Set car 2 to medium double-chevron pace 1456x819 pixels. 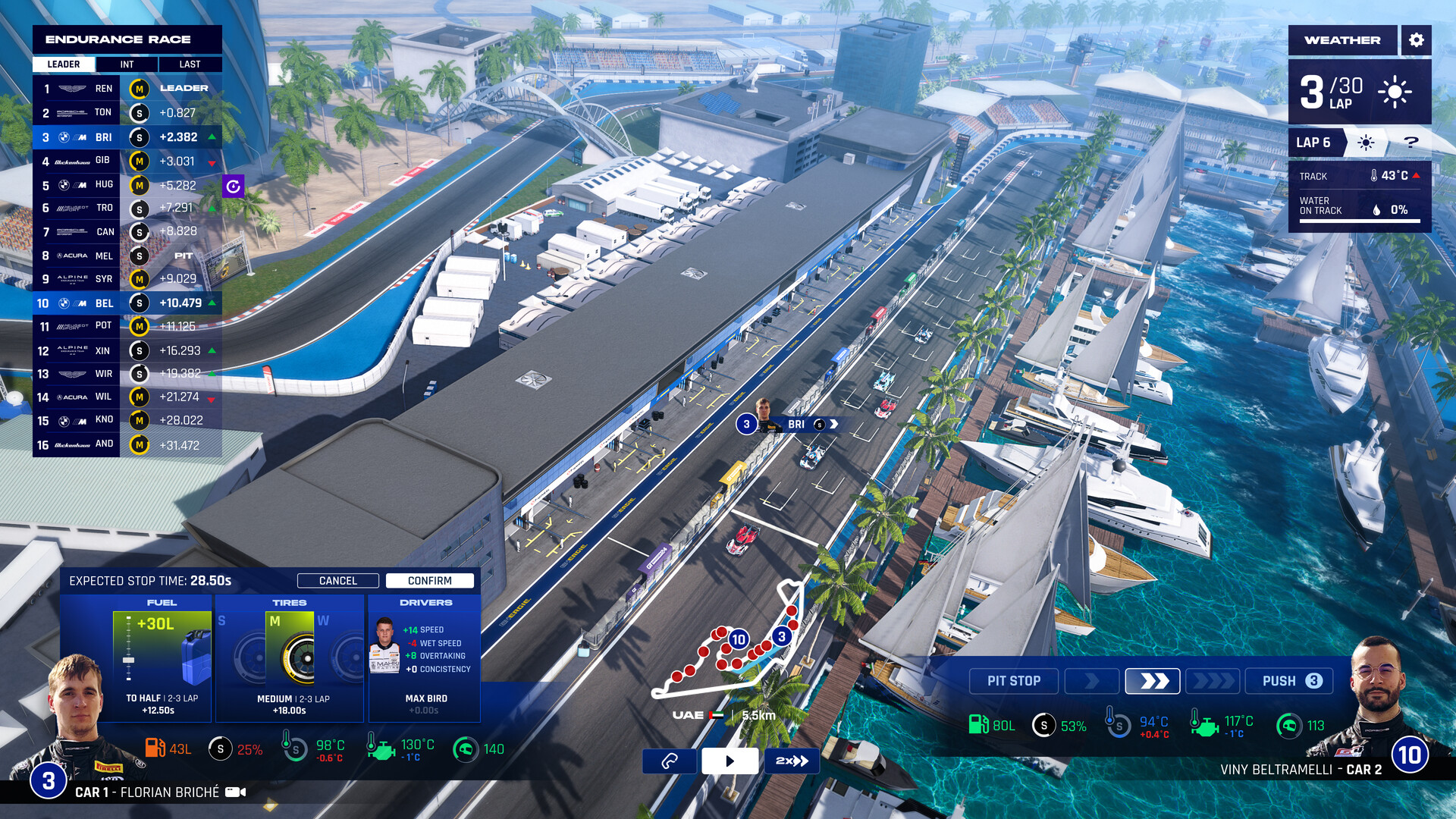(1153, 681)
